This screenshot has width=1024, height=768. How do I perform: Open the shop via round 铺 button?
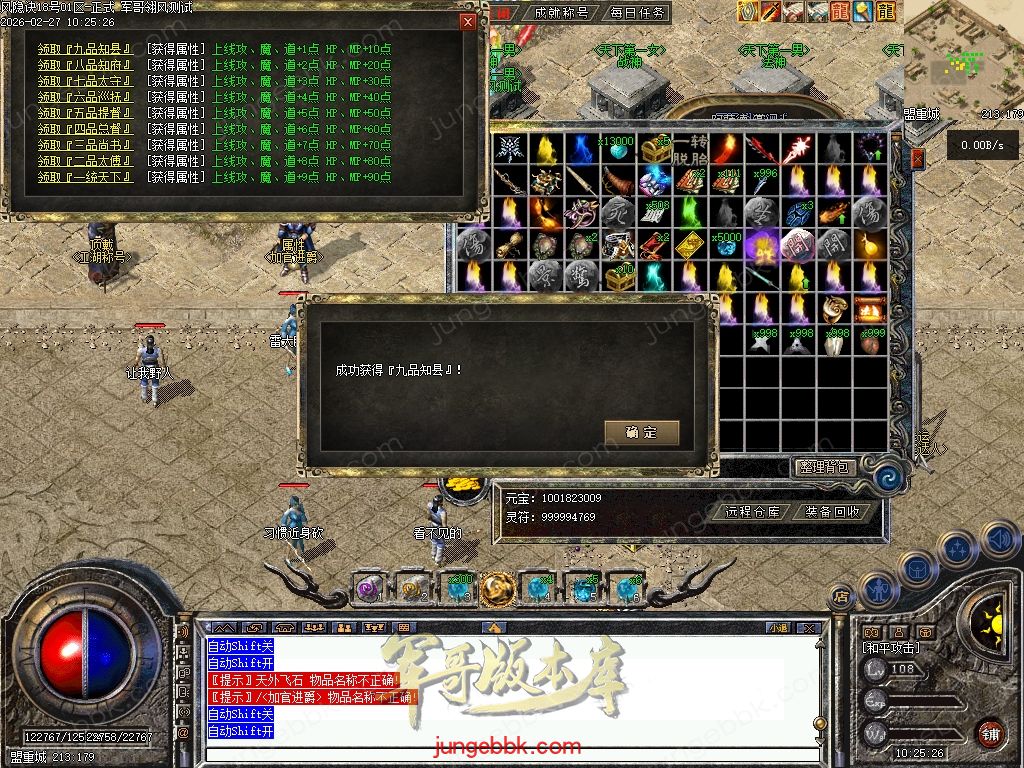pyautogui.click(x=989, y=732)
